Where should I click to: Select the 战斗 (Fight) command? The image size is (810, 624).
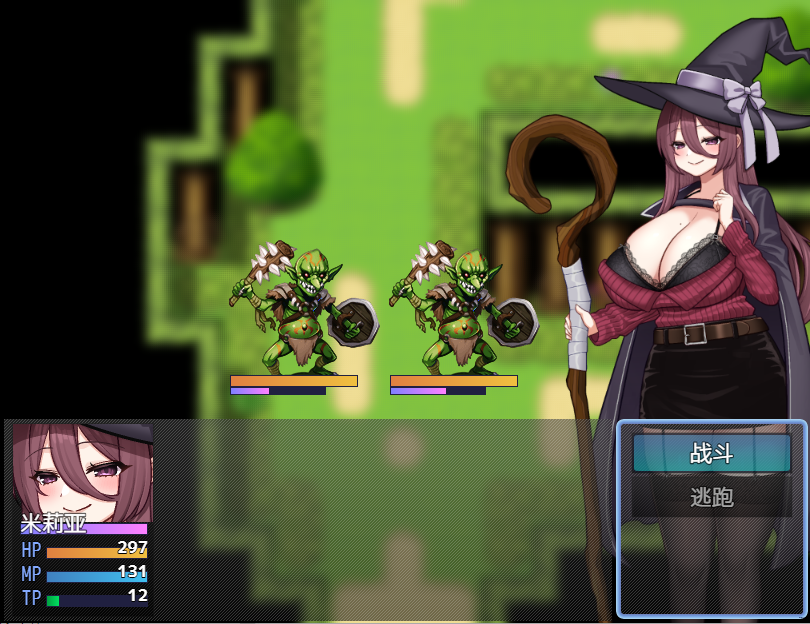711,453
